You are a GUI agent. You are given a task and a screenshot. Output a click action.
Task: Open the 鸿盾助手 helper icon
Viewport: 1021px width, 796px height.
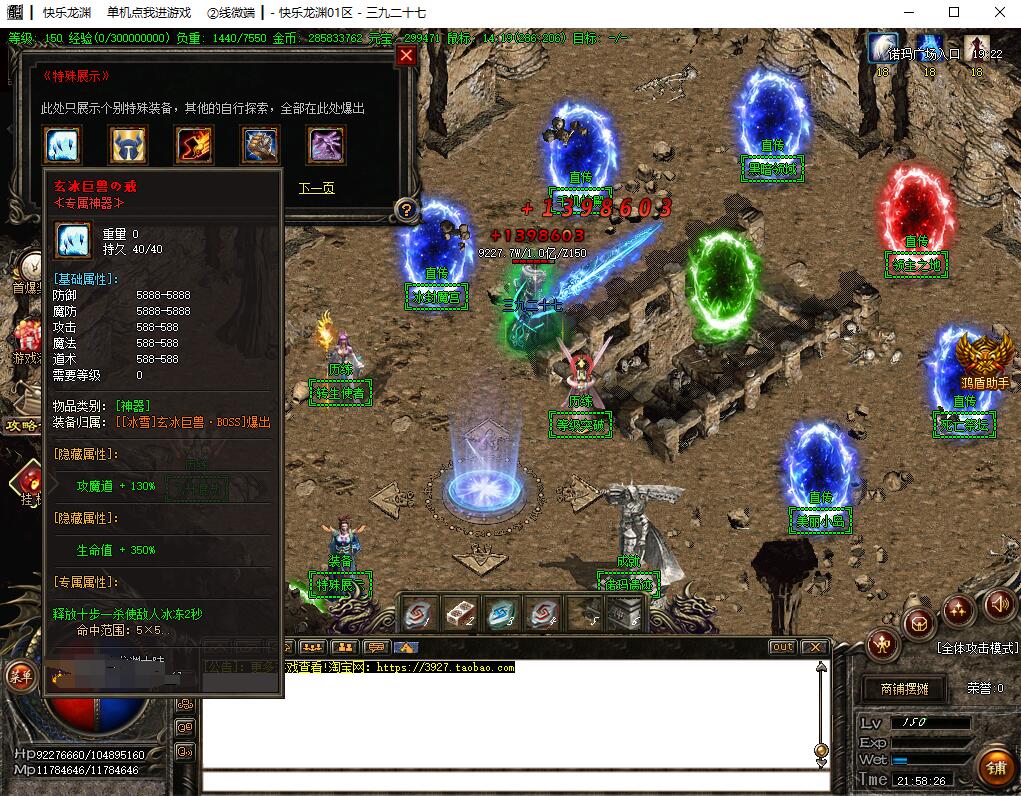click(985, 358)
